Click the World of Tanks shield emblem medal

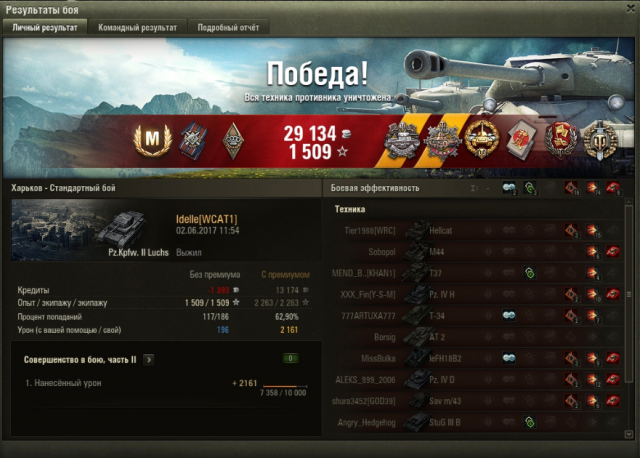pos(600,142)
